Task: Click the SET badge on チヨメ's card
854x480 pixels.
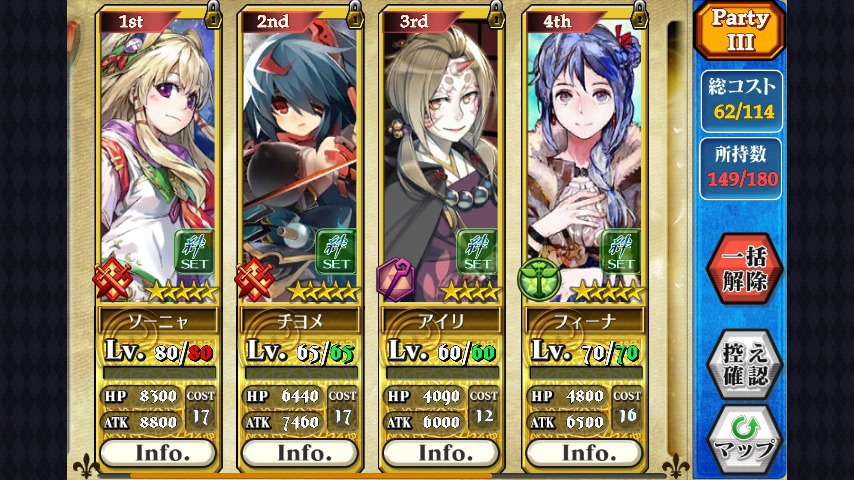Action: coord(337,253)
